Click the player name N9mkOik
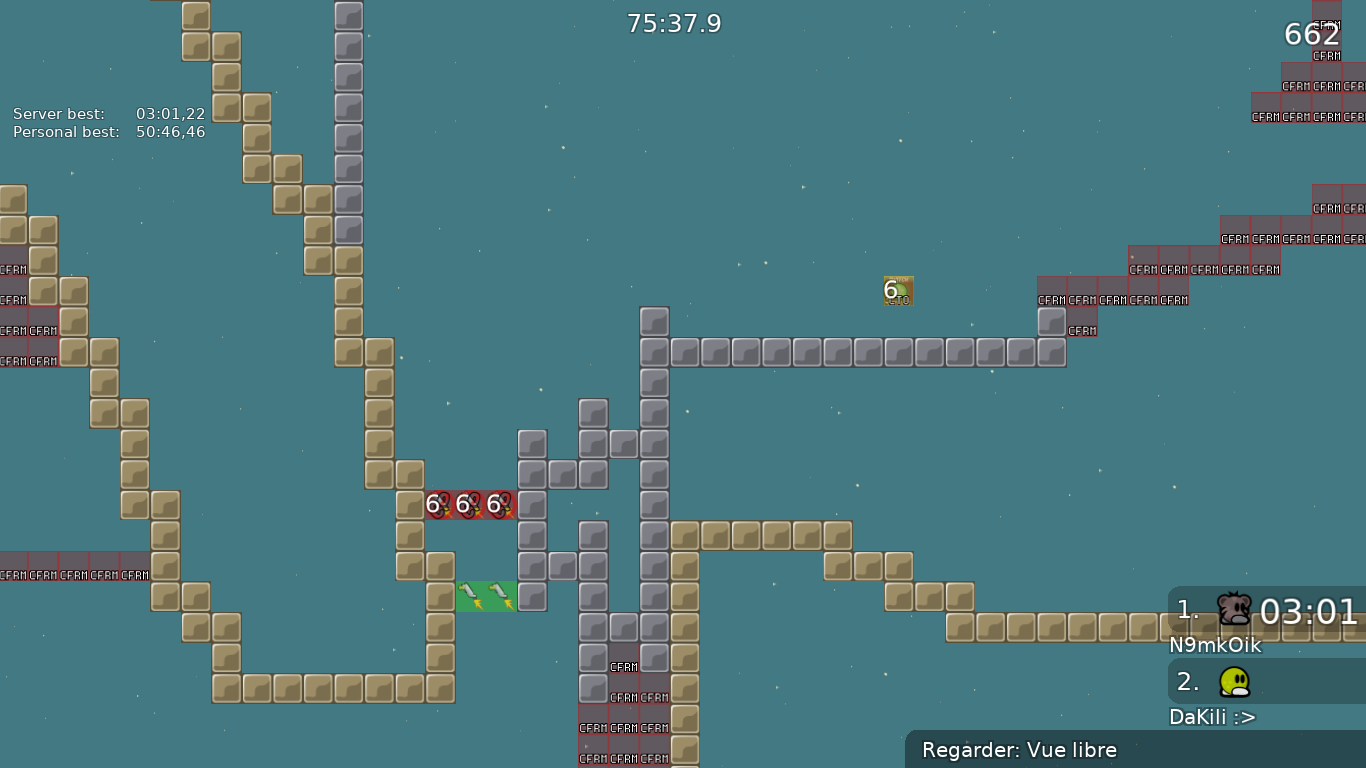Image resolution: width=1366 pixels, height=768 pixels. [x=1216, y=646]
